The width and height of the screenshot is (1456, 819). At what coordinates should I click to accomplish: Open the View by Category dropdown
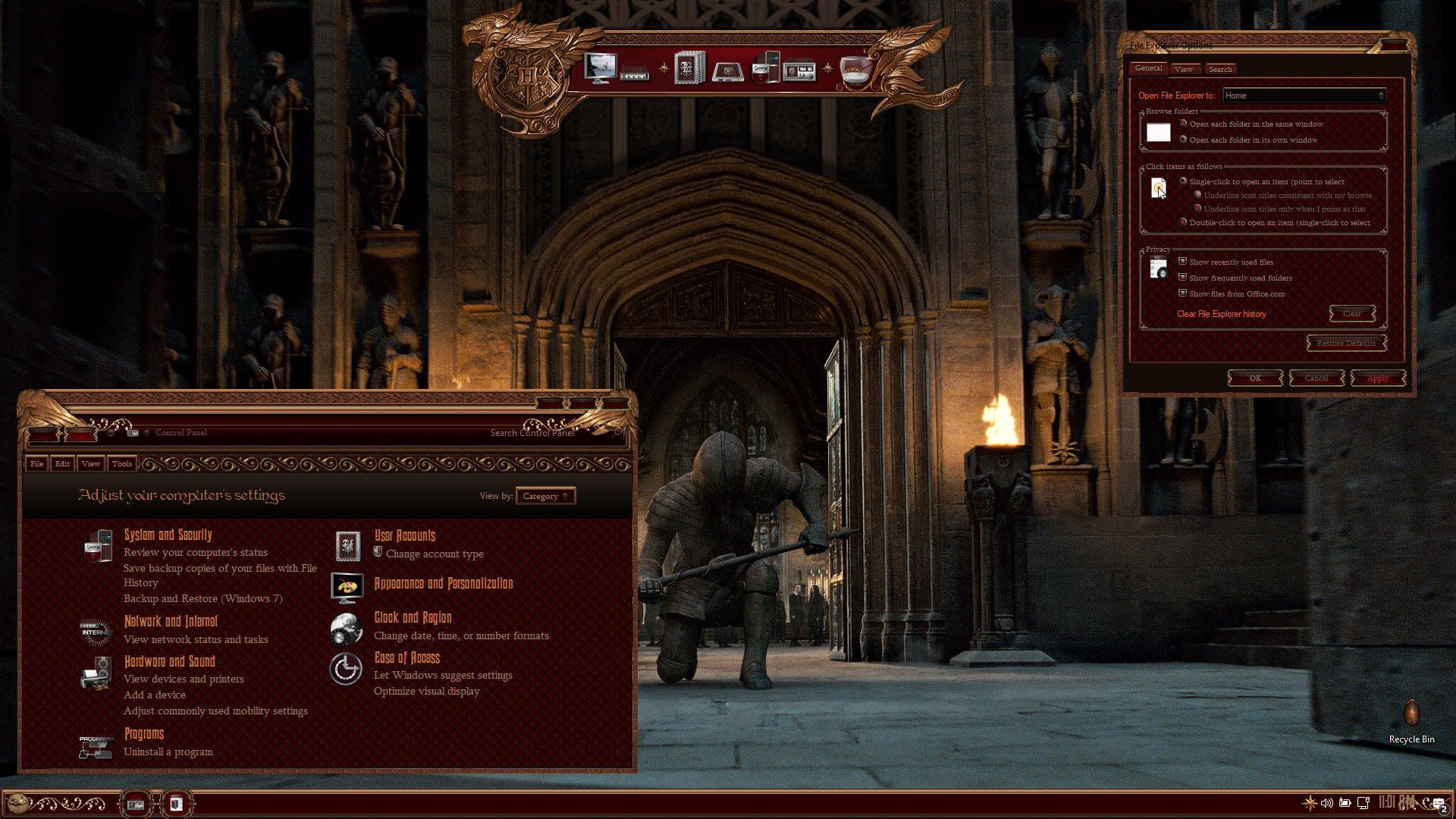coord(545,496)
